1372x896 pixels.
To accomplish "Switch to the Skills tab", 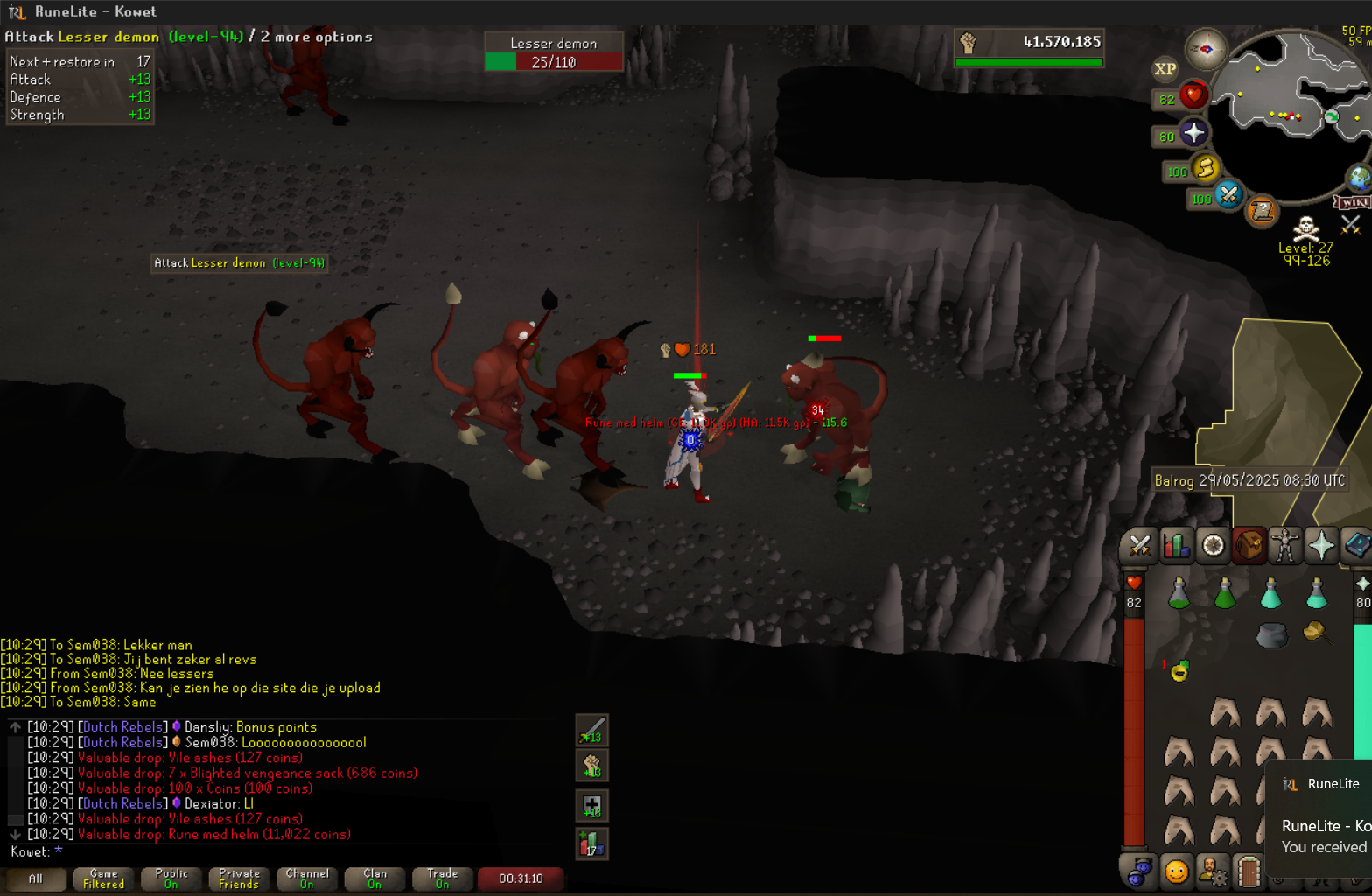I will click(x=1176, y=546).
